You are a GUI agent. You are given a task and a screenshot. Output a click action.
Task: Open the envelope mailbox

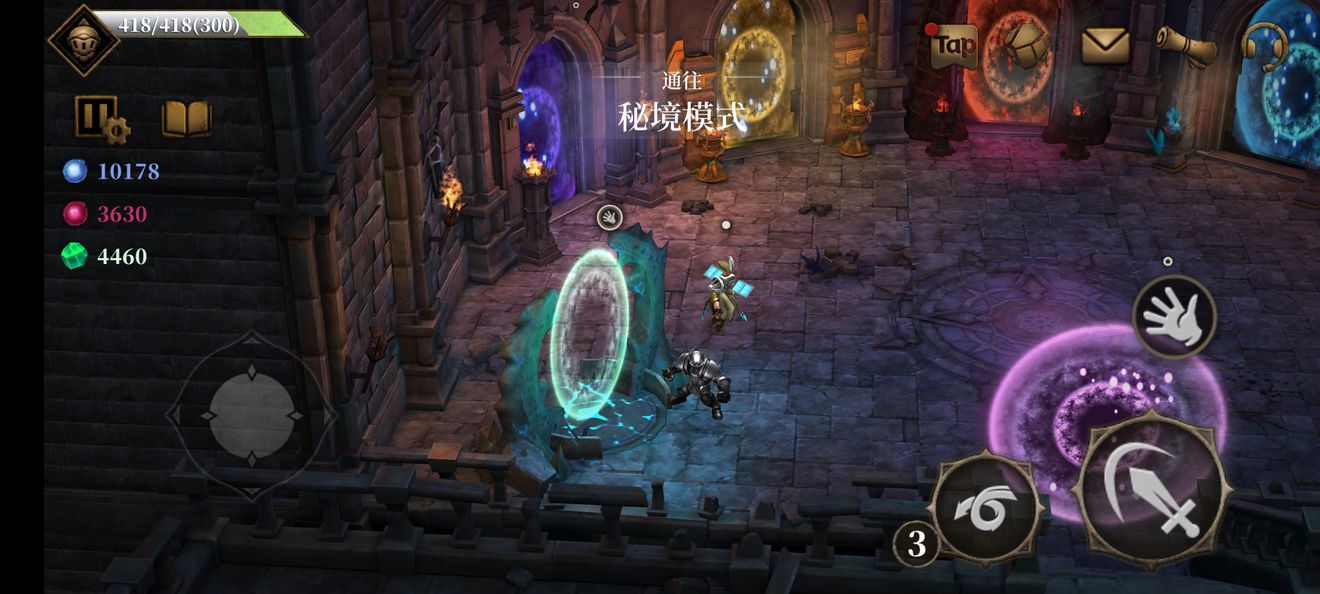(x=1105, y=45)
